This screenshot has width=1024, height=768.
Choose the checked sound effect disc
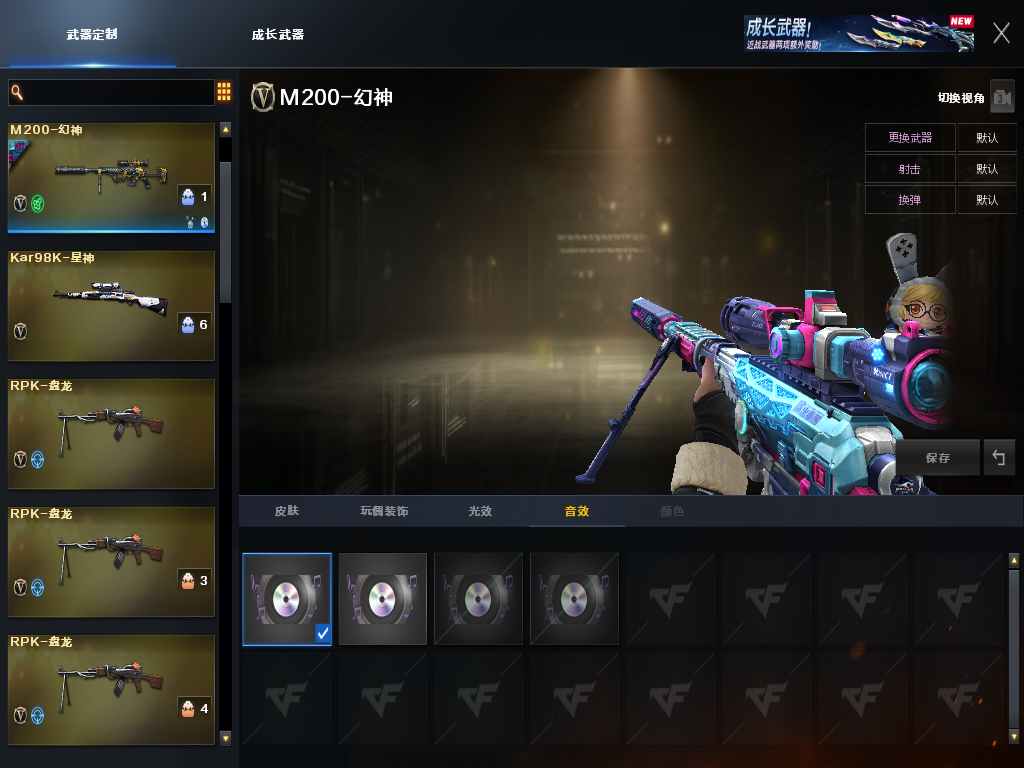[x=287, y=599]
